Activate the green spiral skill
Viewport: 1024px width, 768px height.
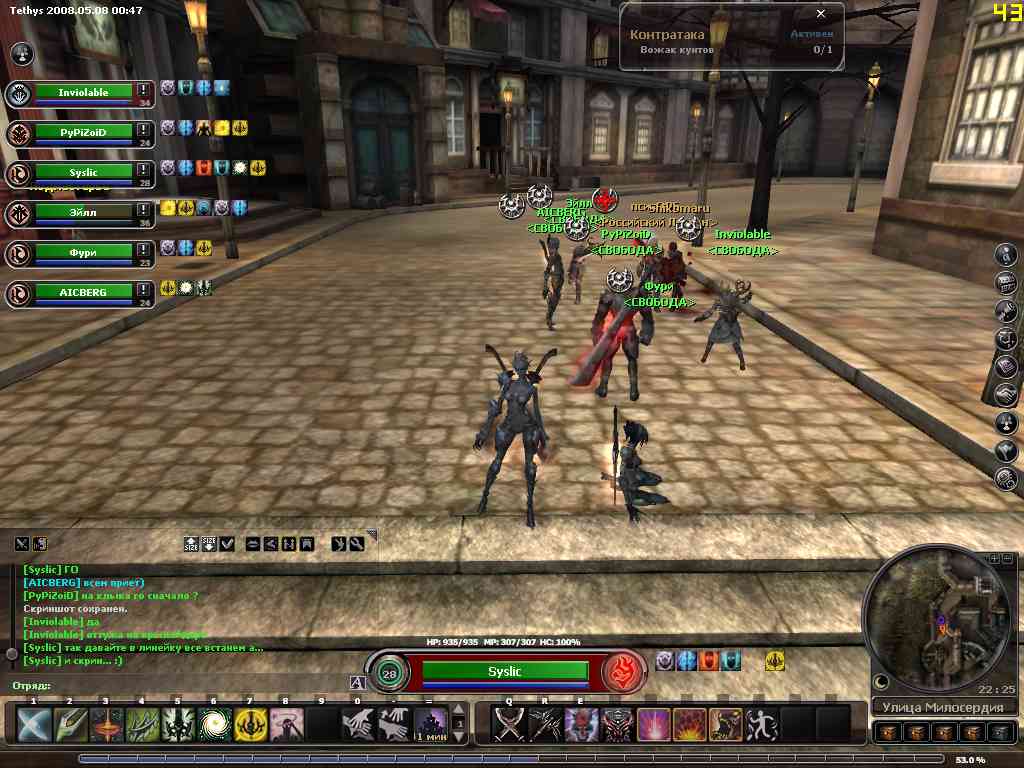tap(213, 724)
